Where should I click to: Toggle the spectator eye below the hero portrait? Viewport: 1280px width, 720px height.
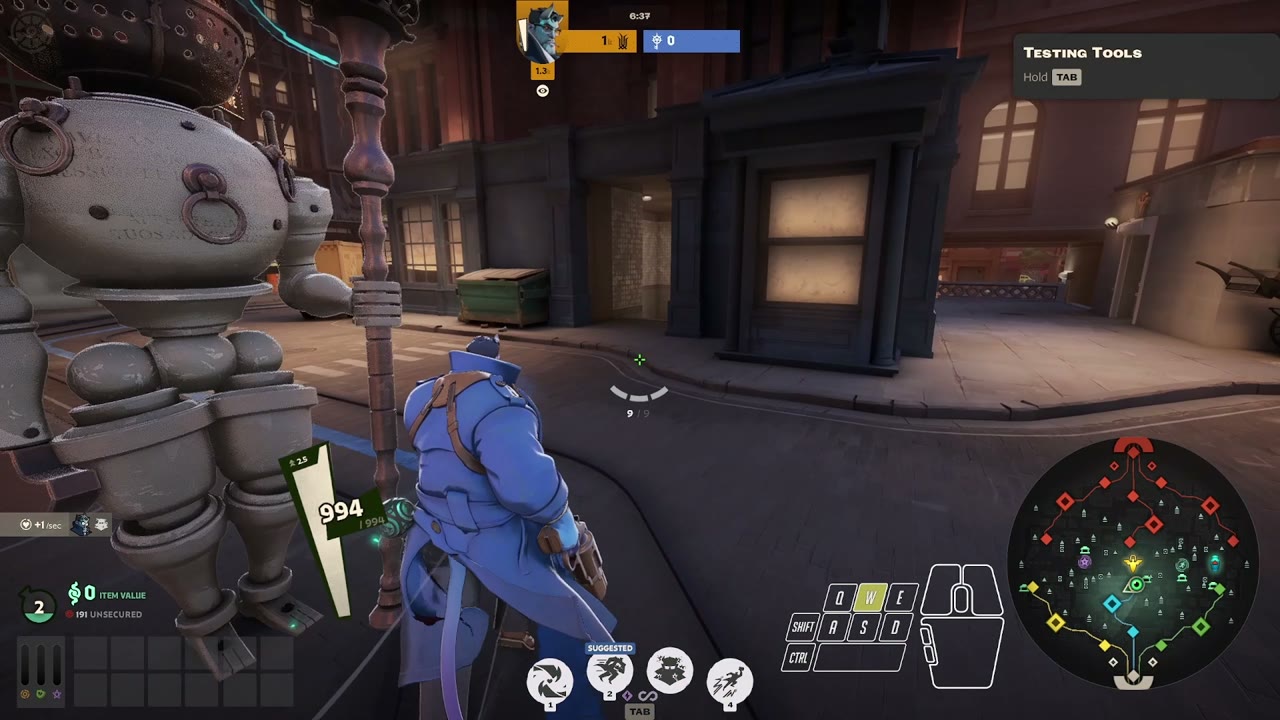point(542,91)
